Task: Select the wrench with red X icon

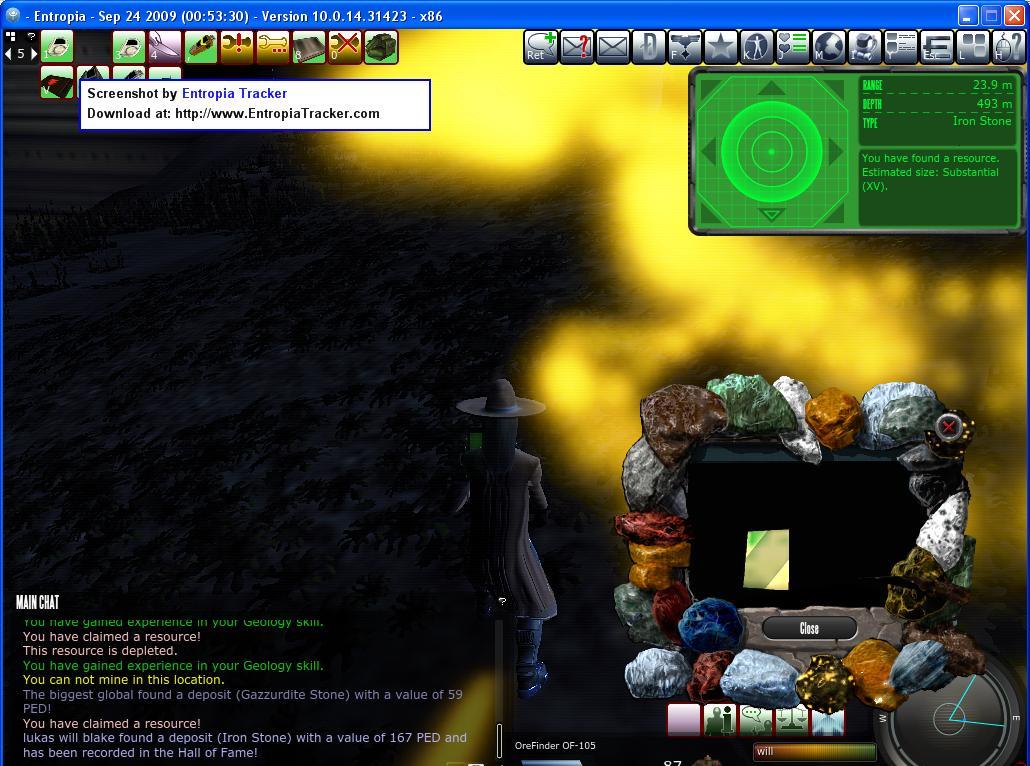Action: point(345,46)
